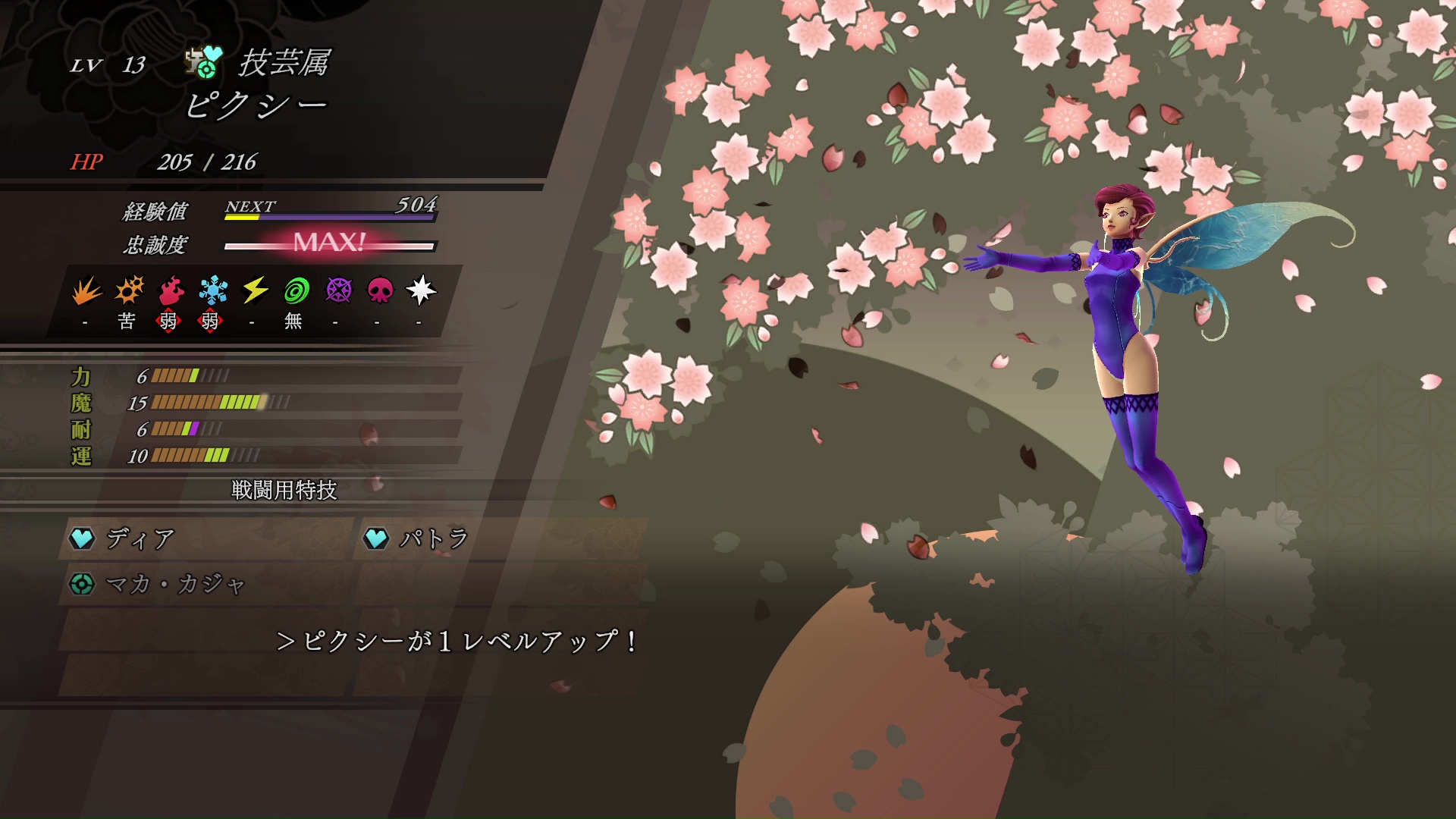Toggle the red 弱 weakness diamond under Fire
The image size is (1456, 819).
point(170,322)
